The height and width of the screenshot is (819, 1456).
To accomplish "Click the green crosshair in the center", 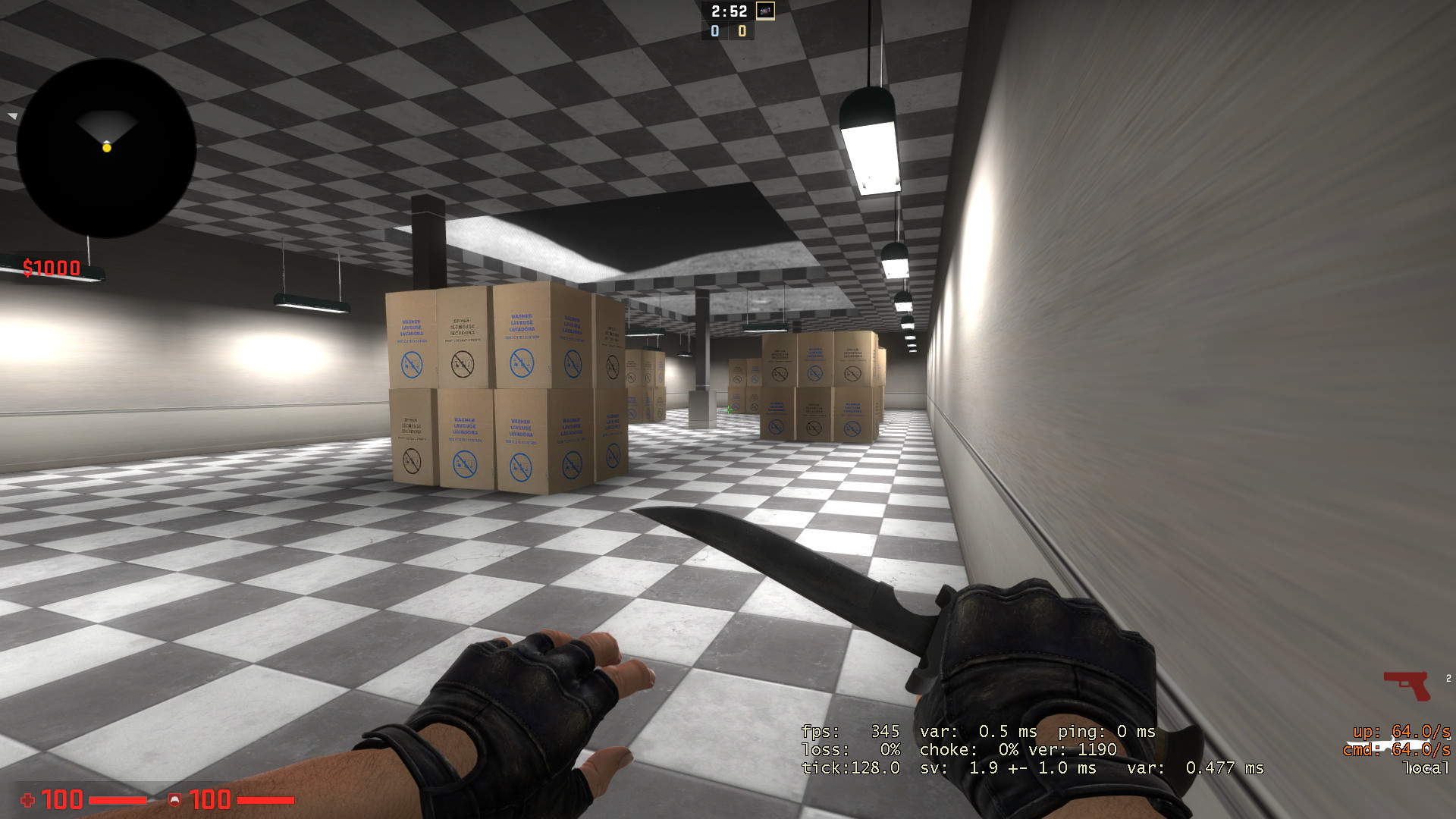I will click(728, 409).
